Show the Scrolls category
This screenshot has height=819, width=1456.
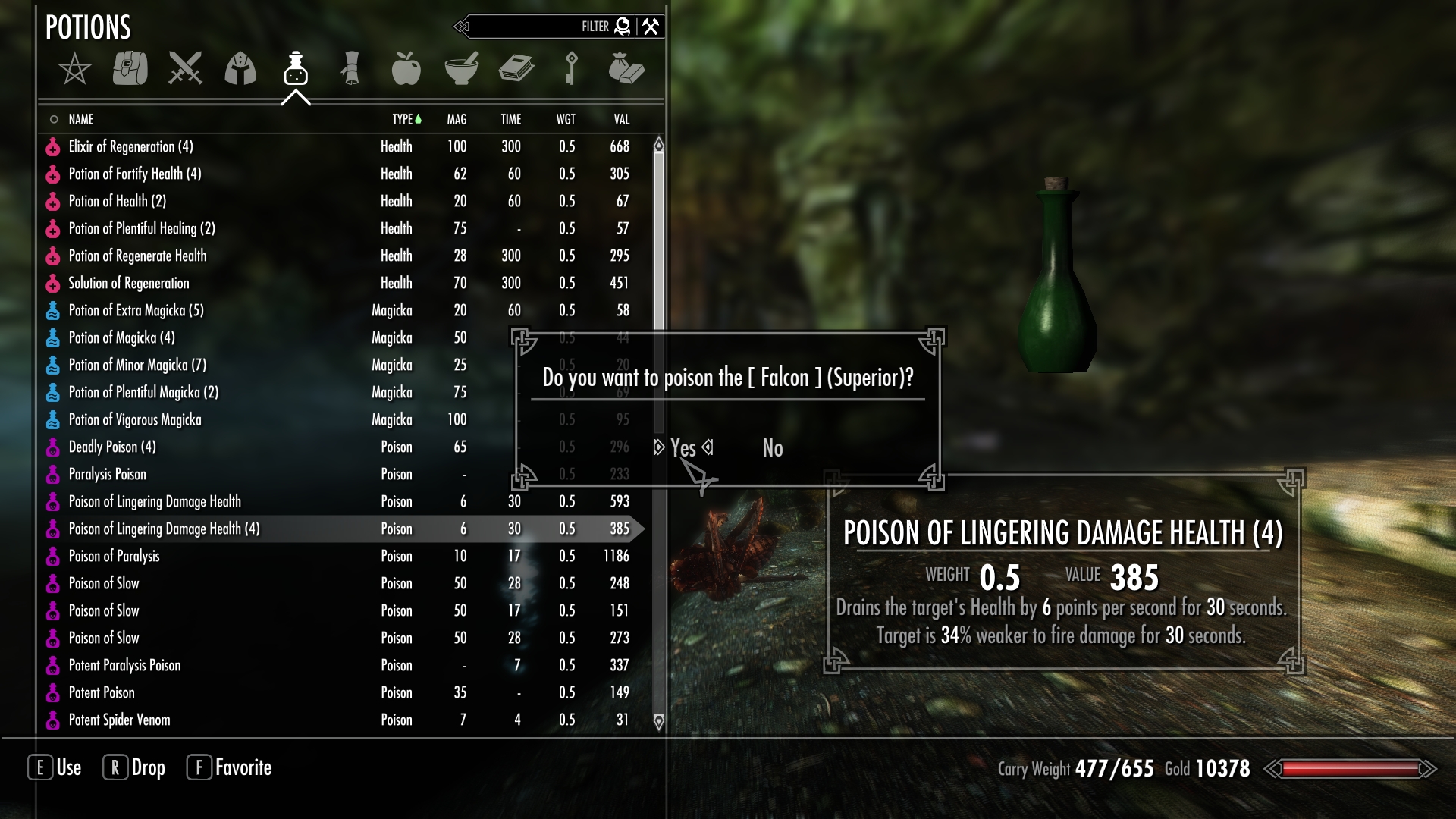point(351,69)
